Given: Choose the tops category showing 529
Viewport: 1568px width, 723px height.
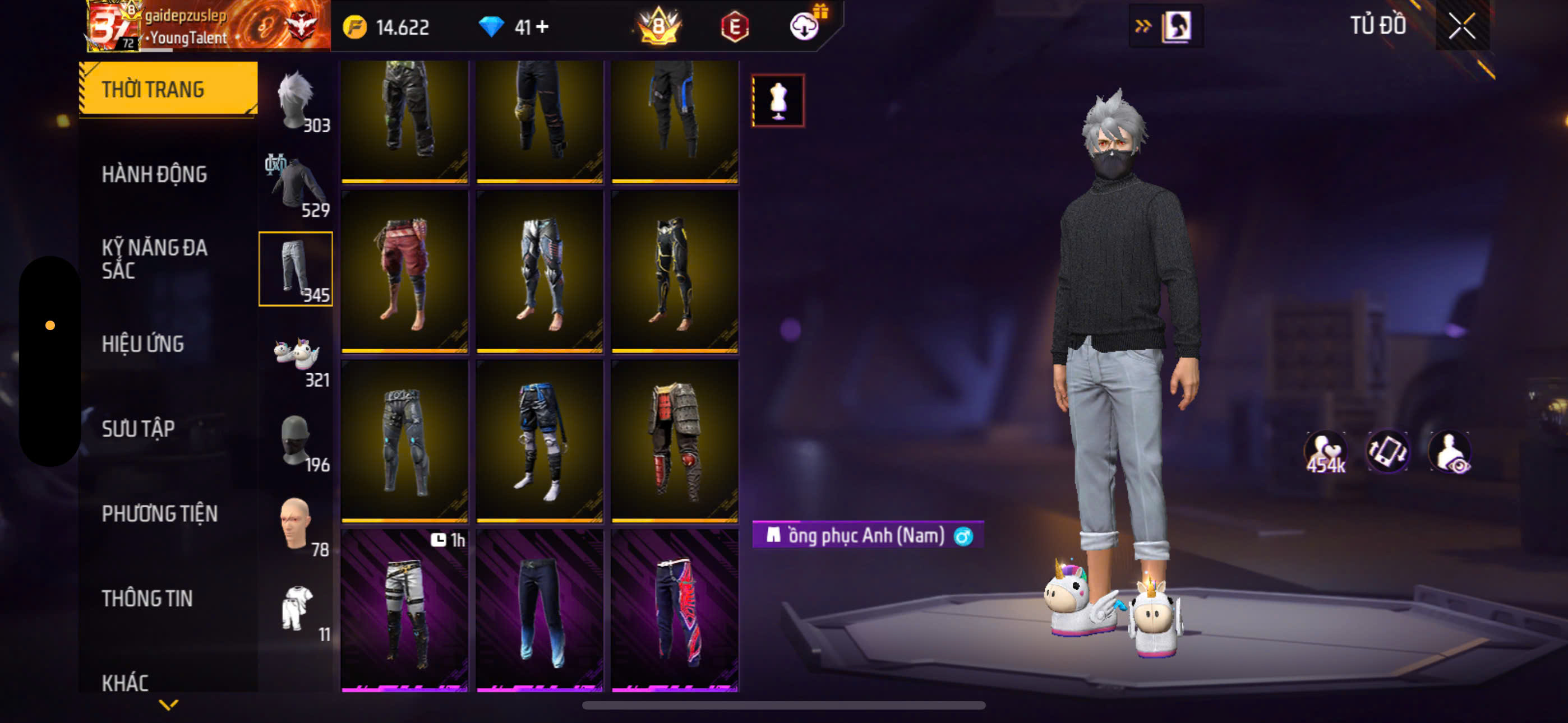Looking at the screenshot, I should pyautogui.click(x=296, y=184).
